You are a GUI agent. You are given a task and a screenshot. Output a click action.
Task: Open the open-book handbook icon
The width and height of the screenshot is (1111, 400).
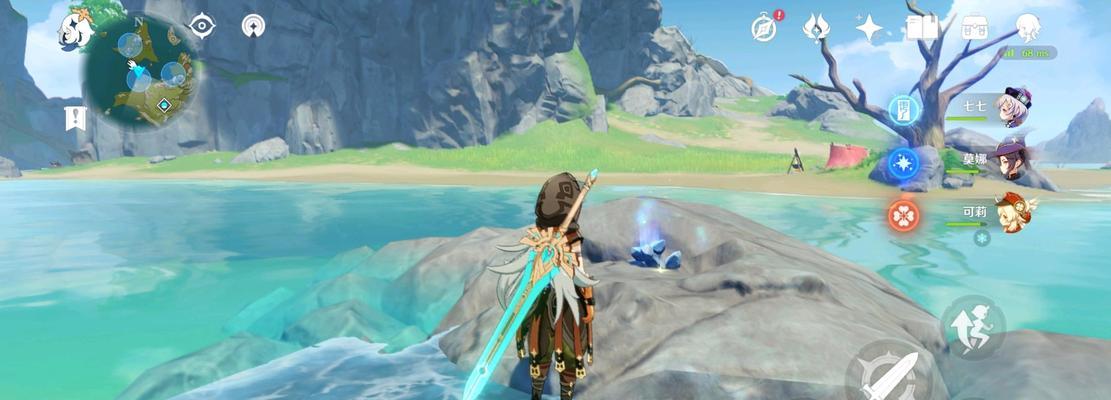(x=922, y=27)
